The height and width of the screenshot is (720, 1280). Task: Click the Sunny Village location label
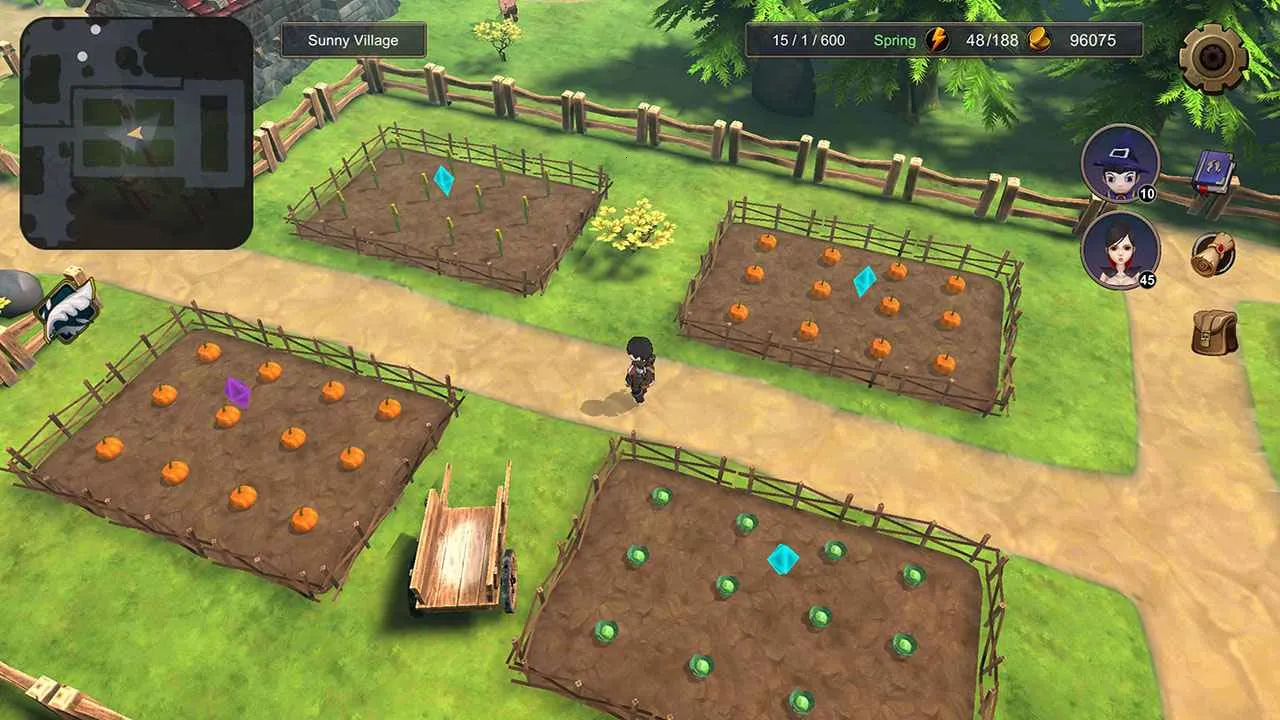353,40
